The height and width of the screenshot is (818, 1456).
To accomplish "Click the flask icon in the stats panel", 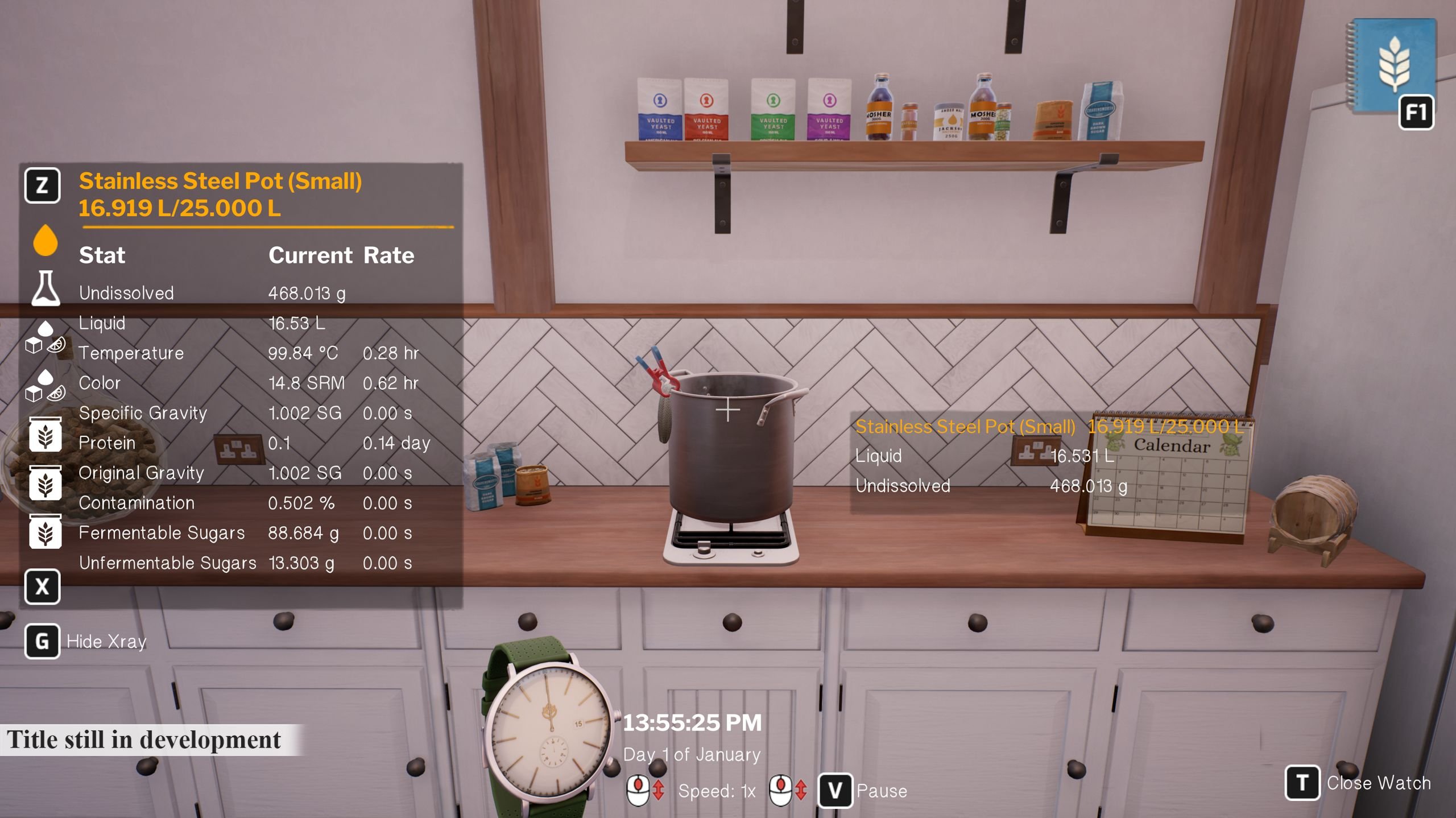I will coord(47,287).
